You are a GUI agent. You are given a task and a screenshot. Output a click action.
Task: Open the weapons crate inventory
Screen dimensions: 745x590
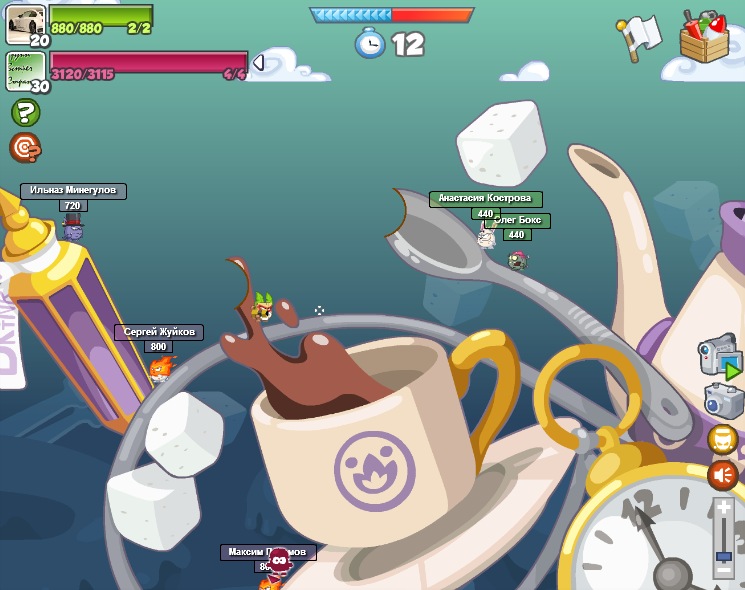click(x=704, y=36)
